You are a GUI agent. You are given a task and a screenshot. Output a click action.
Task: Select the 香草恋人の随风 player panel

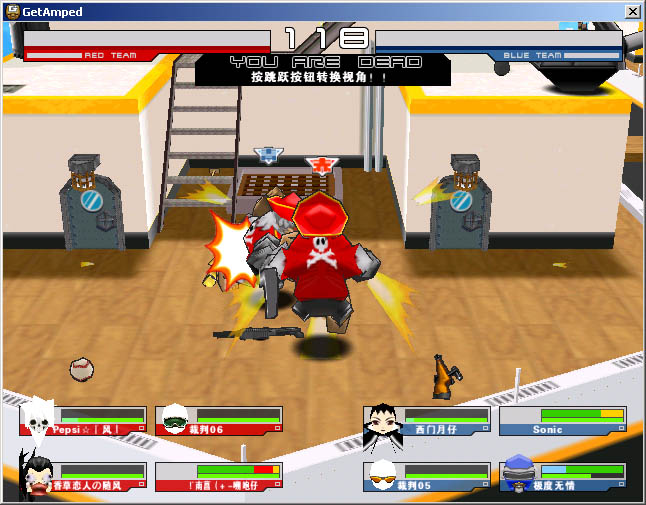(84, 477)
